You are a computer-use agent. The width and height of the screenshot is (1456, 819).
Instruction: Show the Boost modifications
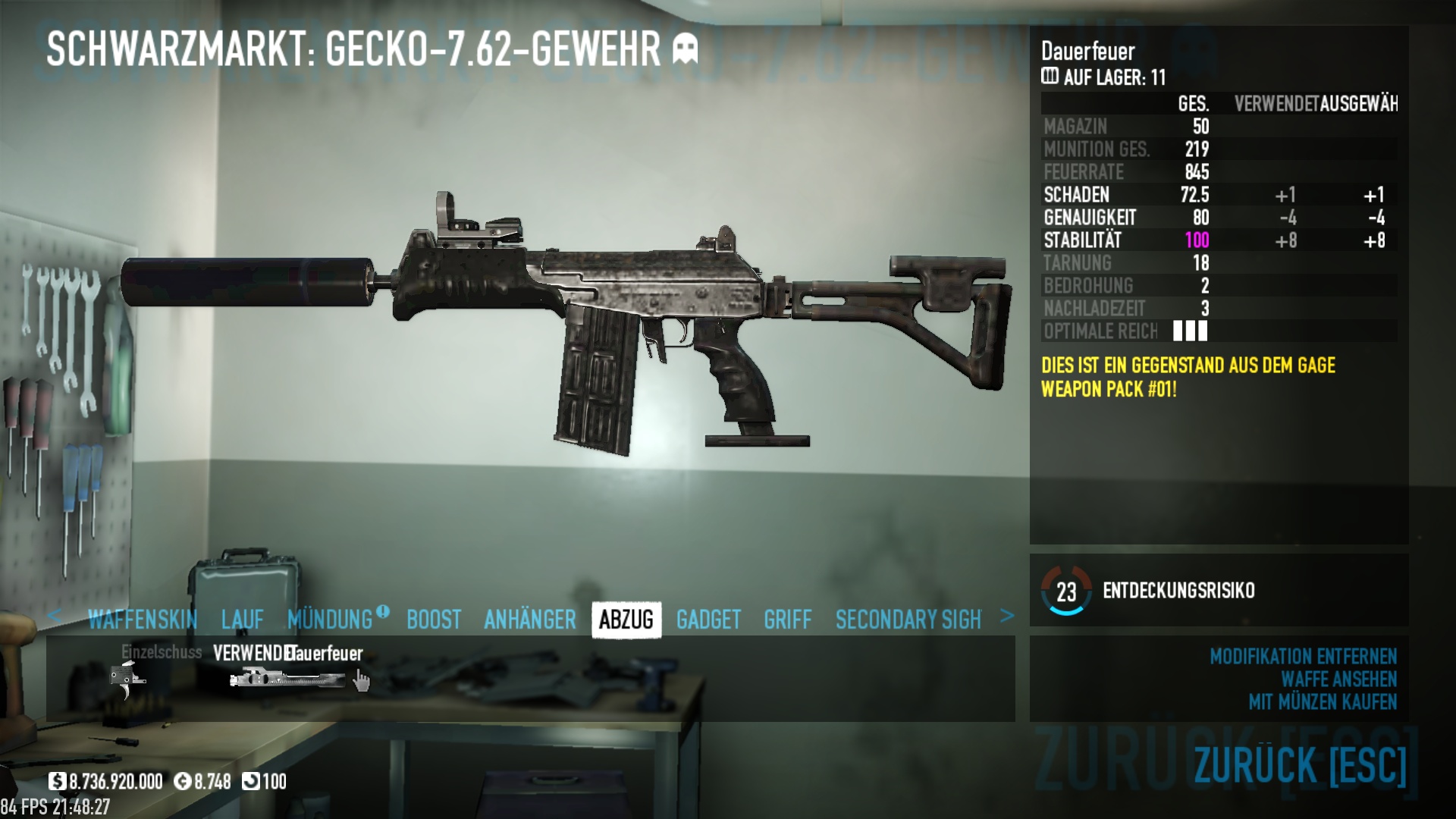pyautogui.click(x=434, y=620)
